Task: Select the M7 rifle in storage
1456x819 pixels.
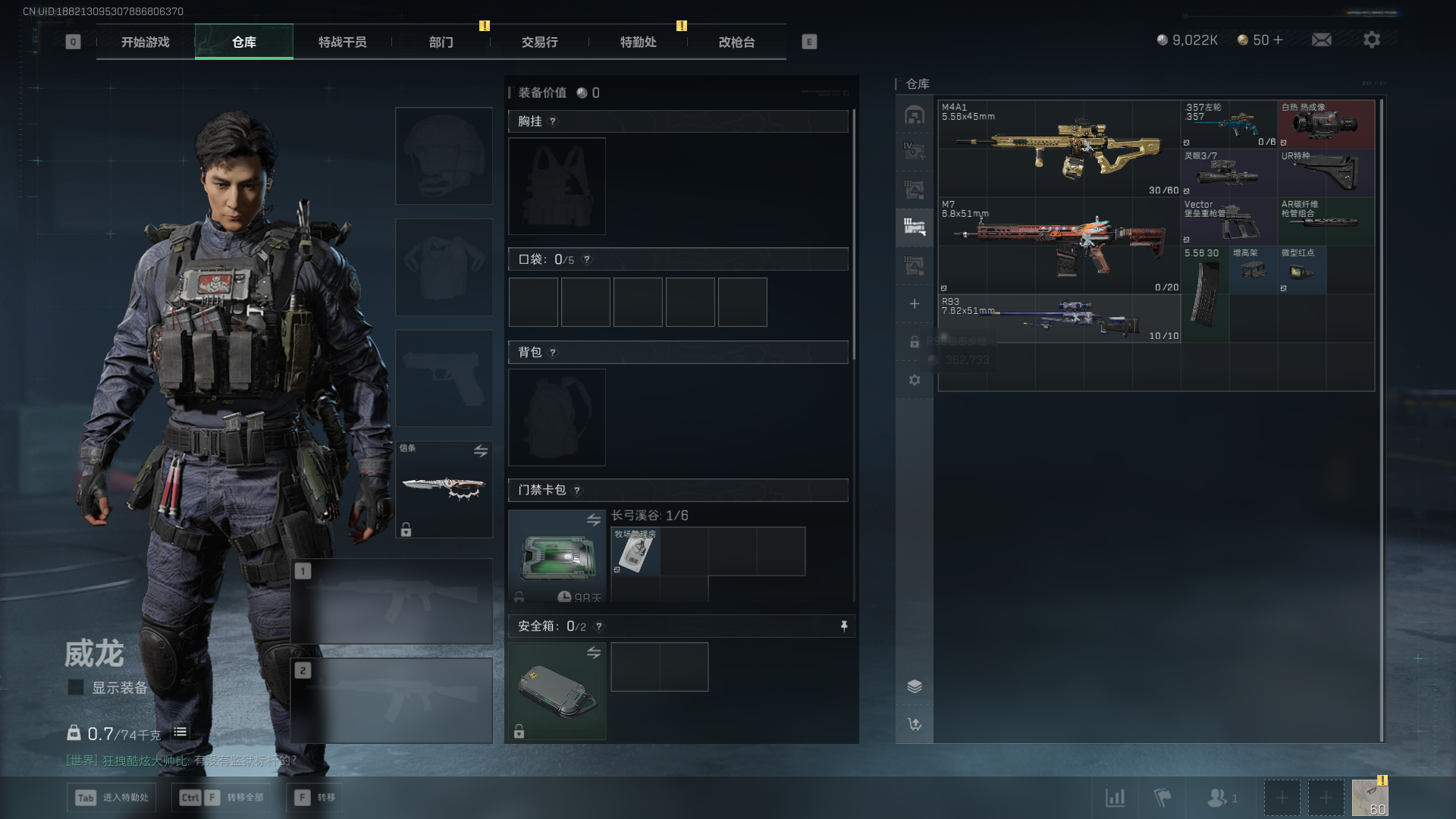Action: [1059, 244]
